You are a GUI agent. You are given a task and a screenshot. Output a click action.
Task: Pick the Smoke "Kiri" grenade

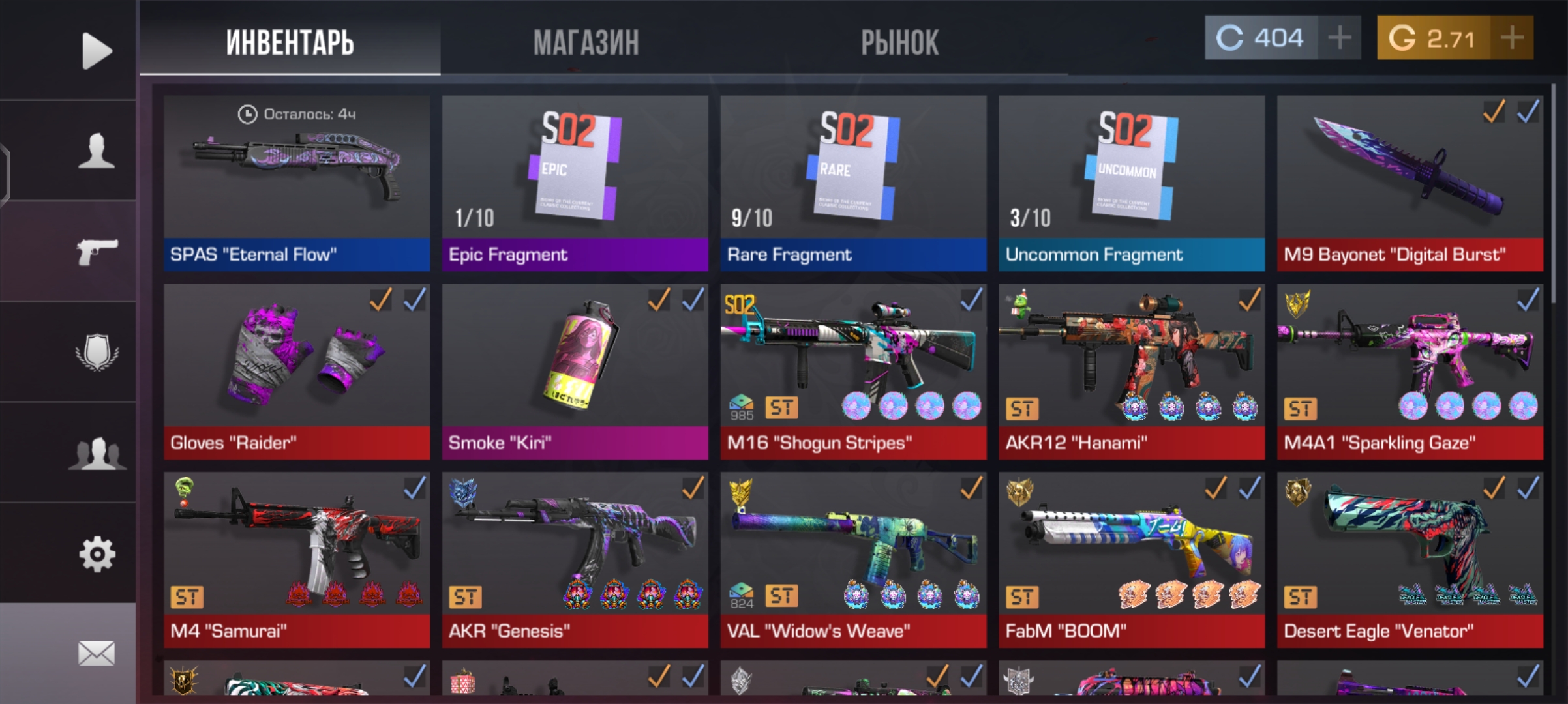[x=575, y=371]
